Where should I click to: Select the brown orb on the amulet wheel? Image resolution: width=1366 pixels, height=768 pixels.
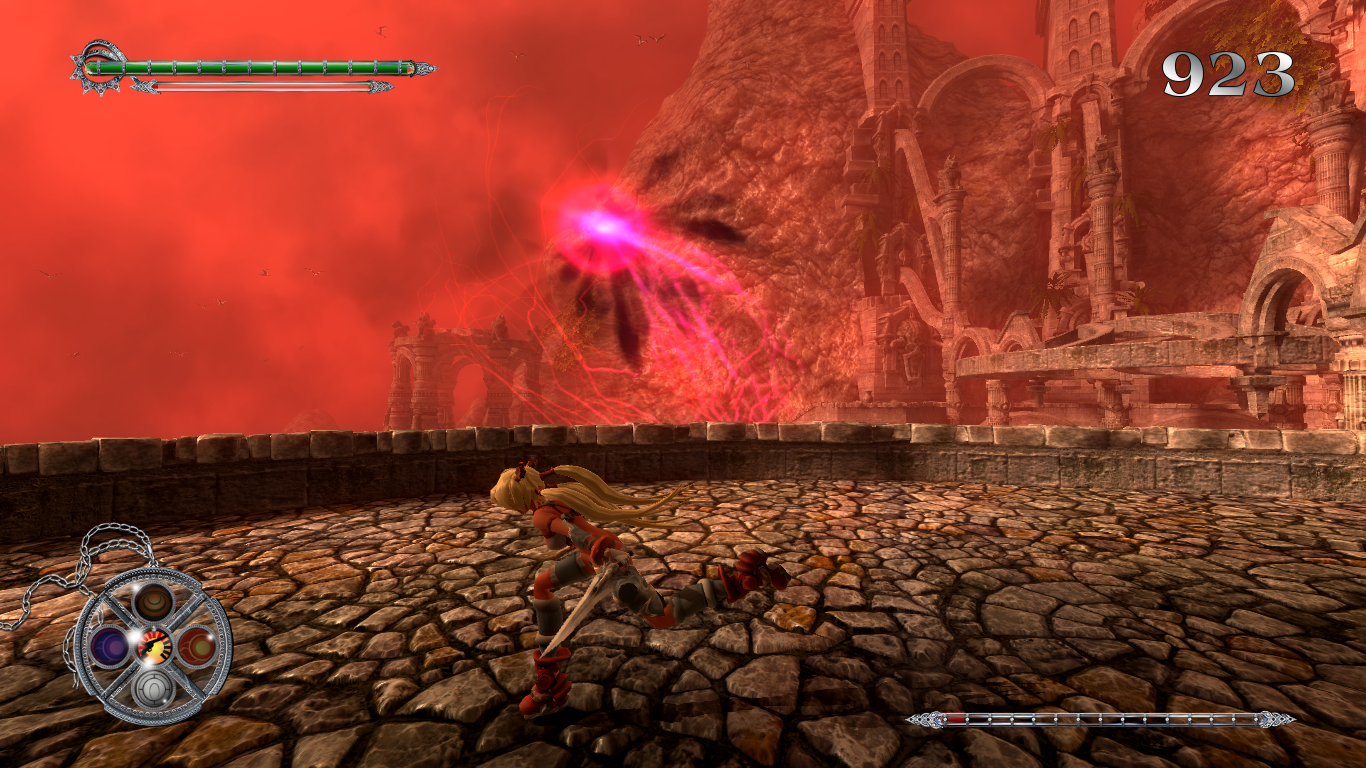point(154,601)
